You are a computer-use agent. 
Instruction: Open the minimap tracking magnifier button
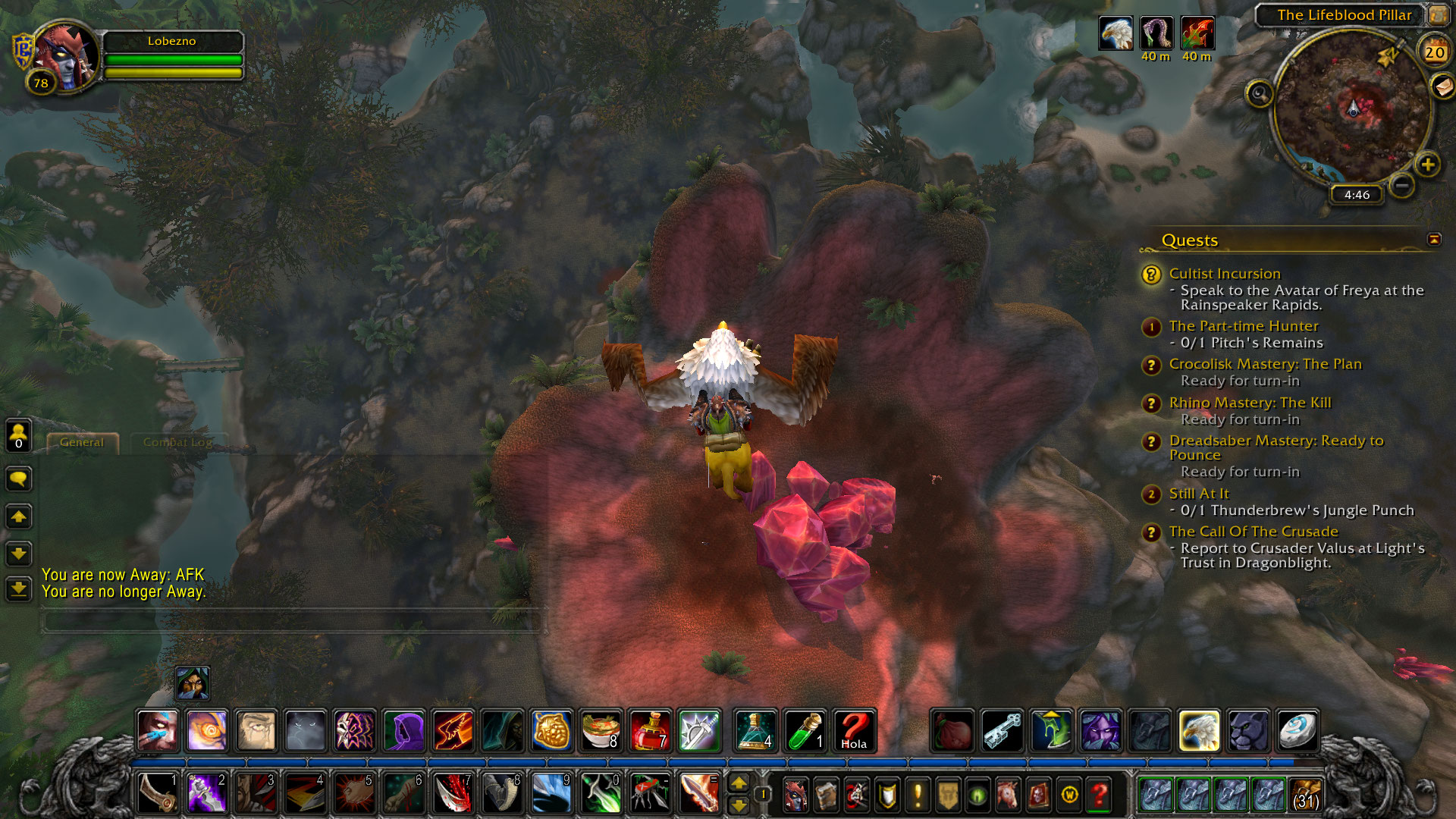[1260, 94]
